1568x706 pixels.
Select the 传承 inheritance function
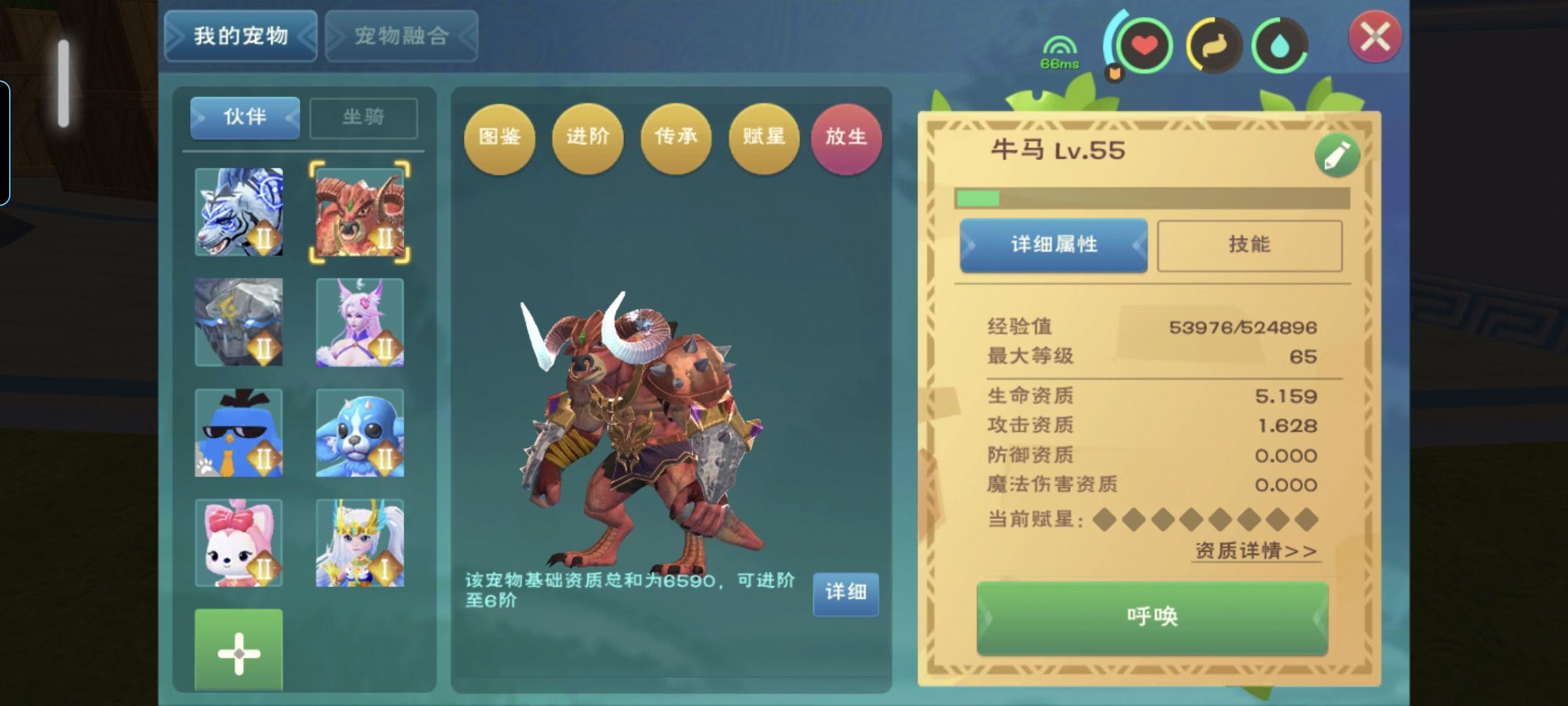(676, 139)
